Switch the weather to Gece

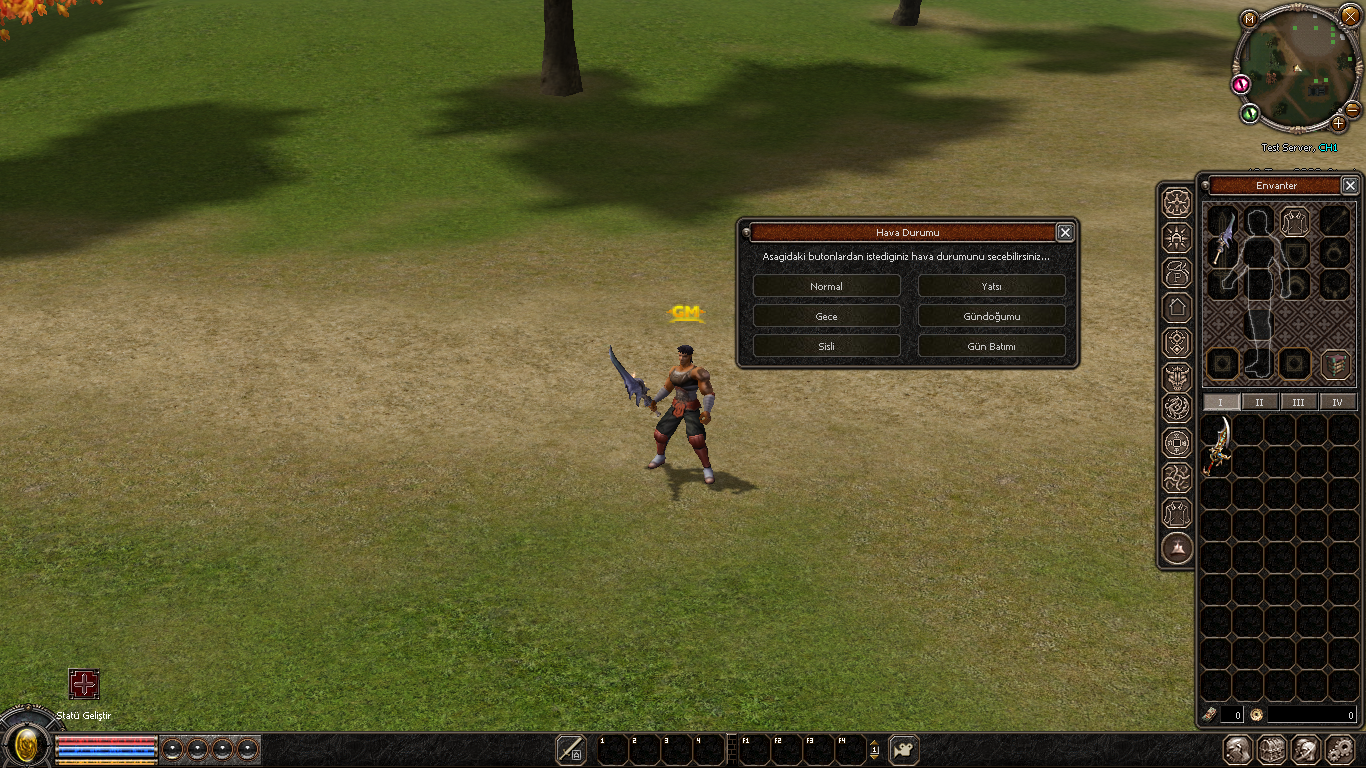coord(826,316)
